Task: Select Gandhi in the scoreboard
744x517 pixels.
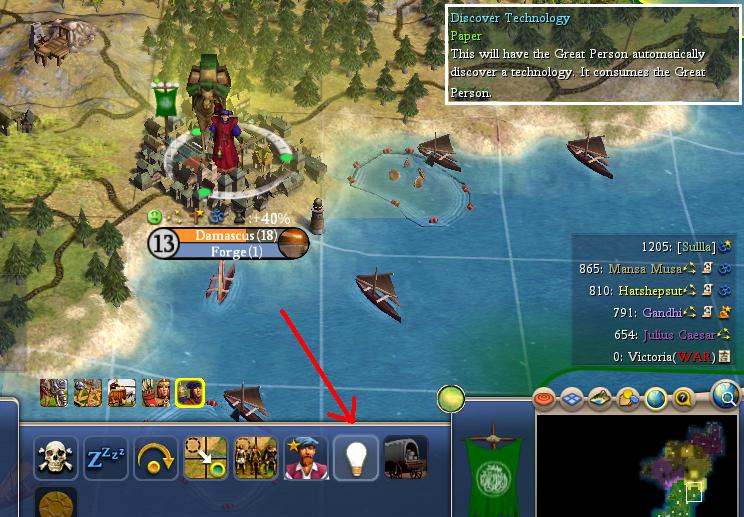Action: pyautogui.click(x=662, y=312)
